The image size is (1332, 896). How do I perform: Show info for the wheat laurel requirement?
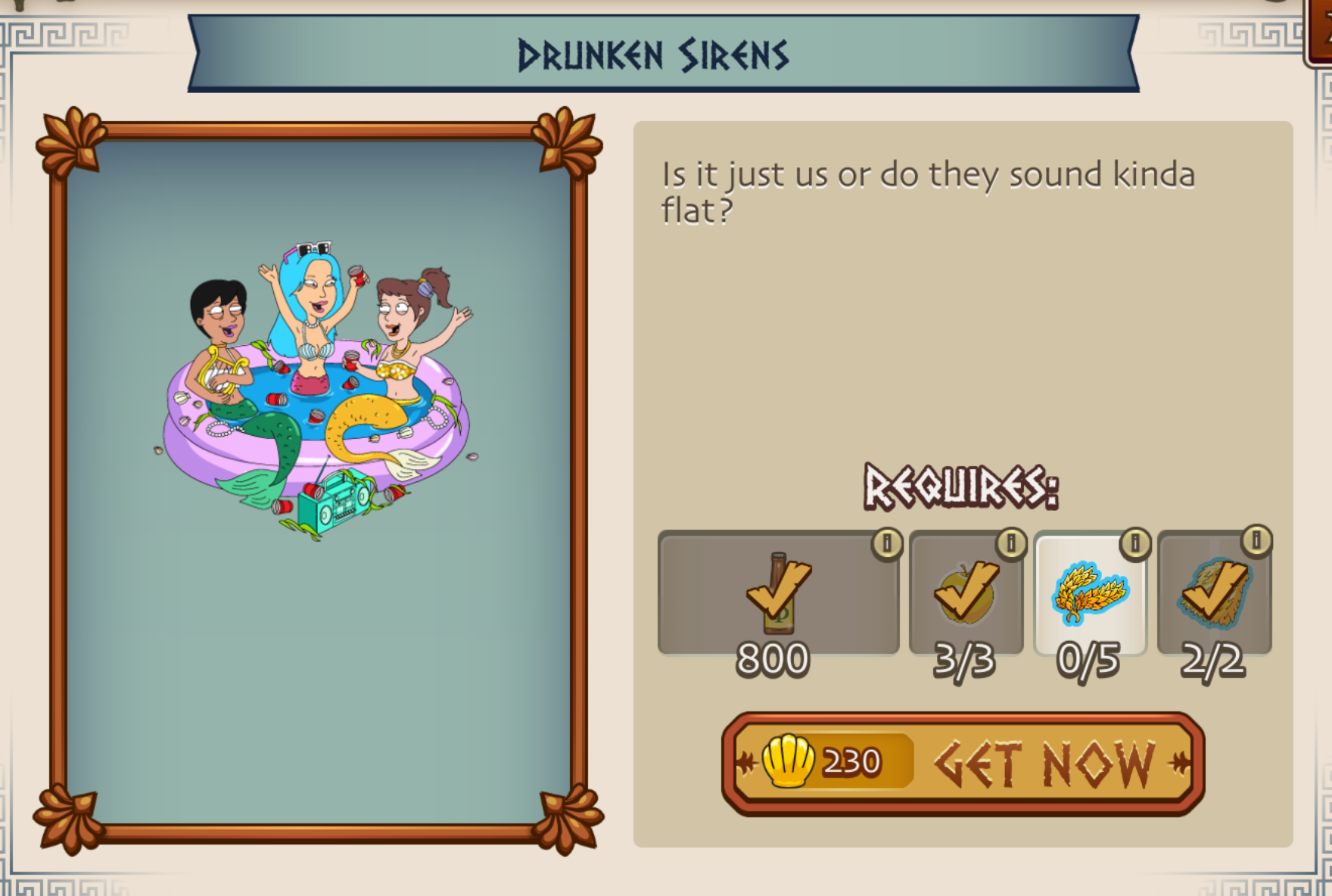click(x=1134, y=543)
